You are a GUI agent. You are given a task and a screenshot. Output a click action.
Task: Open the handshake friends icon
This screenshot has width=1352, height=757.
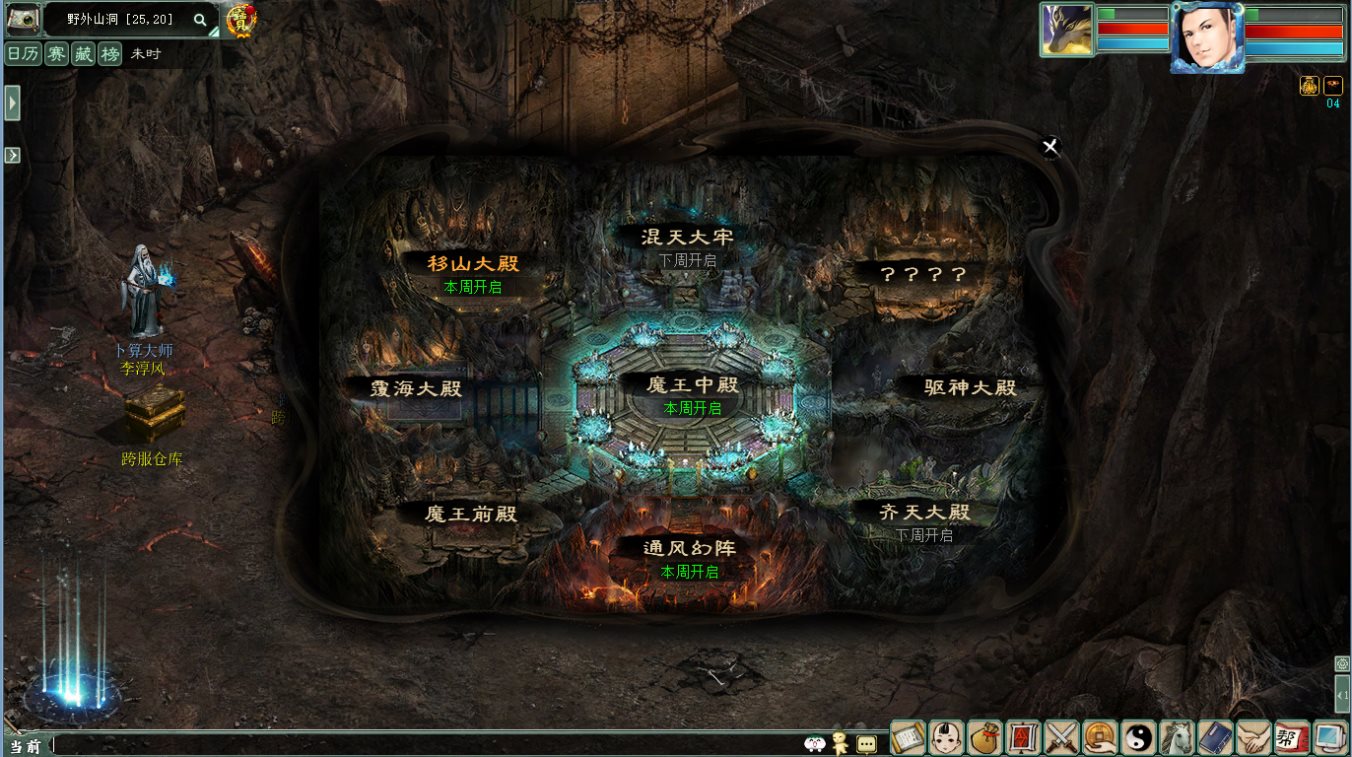point(1253,738)
